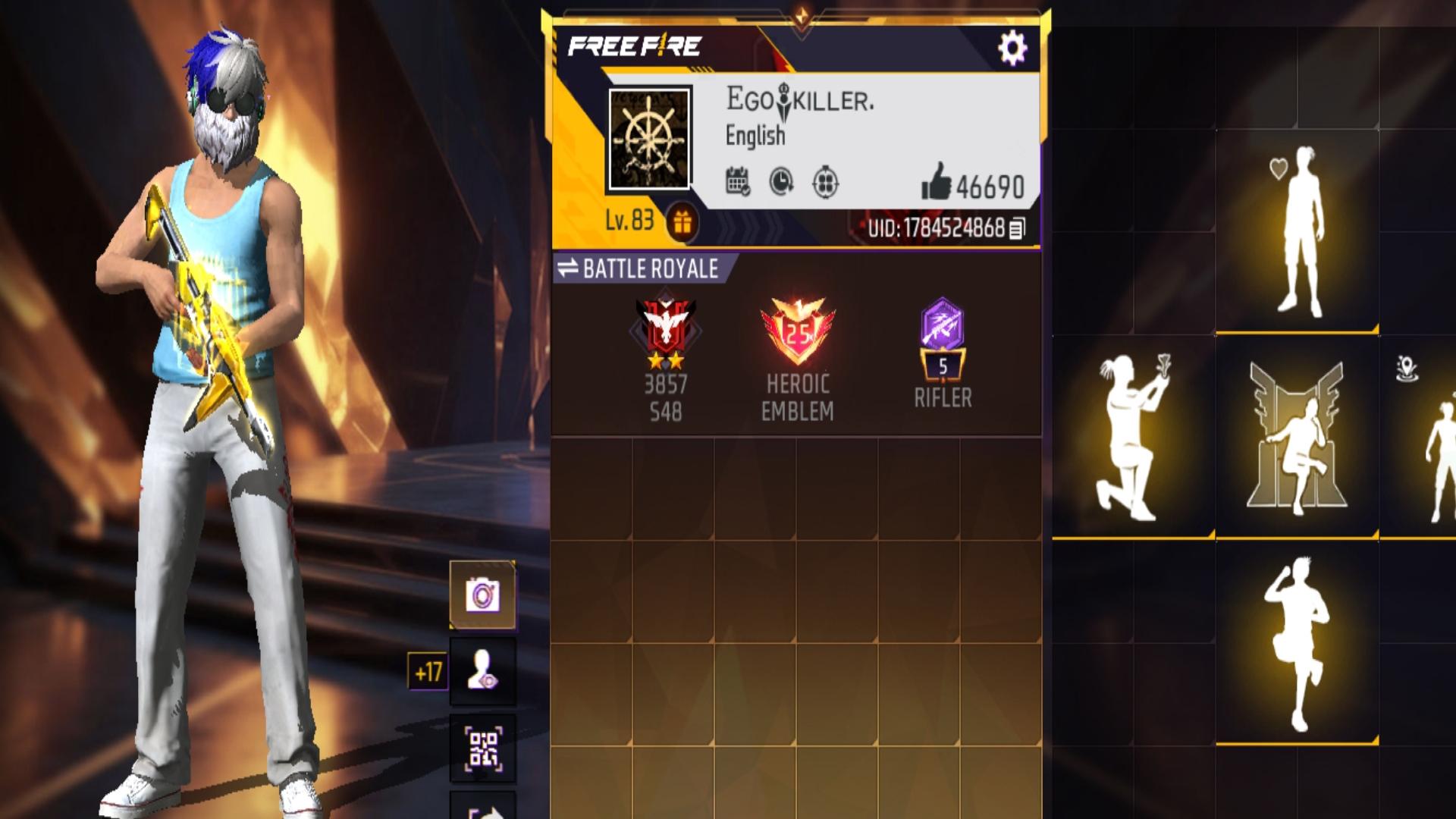Show the QR code scanner button
This screenshot has width=1456, height=819.
pos(482,748)
